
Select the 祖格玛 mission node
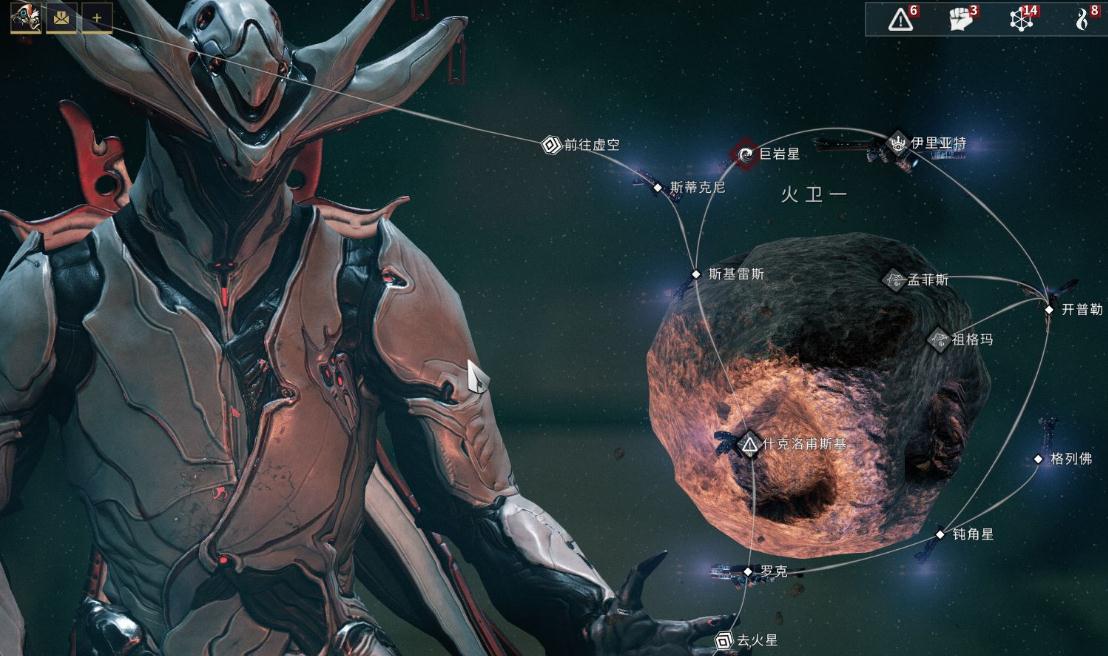938,340
